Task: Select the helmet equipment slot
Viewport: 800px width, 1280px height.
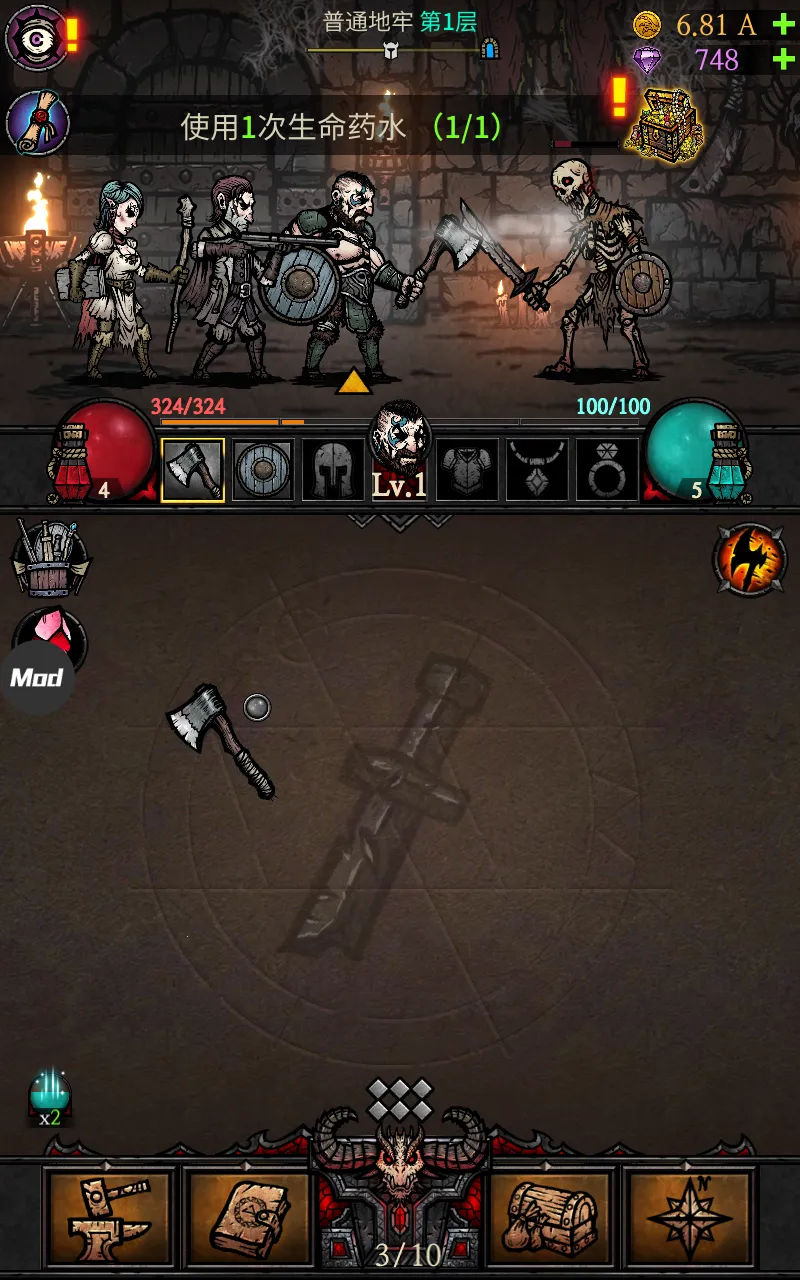Action: tap(332, 469)
